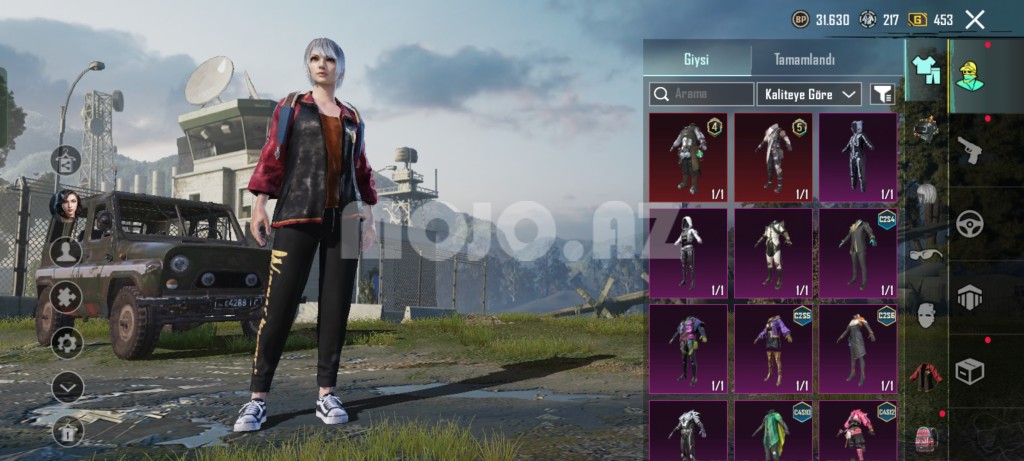Open the character category with the yellow helmet icon
This screenshot has width=1024, height=461.
pyautogui.click(x=969, y=70)
